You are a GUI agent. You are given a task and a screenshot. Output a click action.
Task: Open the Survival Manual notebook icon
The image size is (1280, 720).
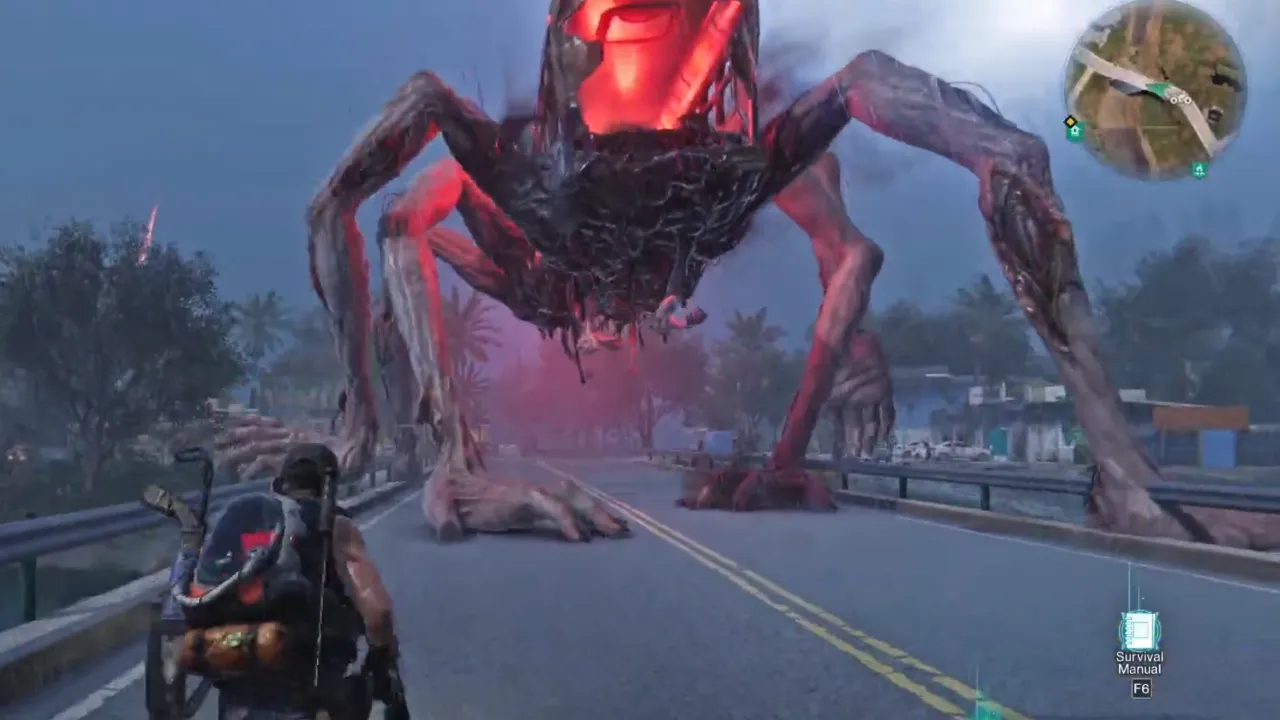pos(1139,630)
